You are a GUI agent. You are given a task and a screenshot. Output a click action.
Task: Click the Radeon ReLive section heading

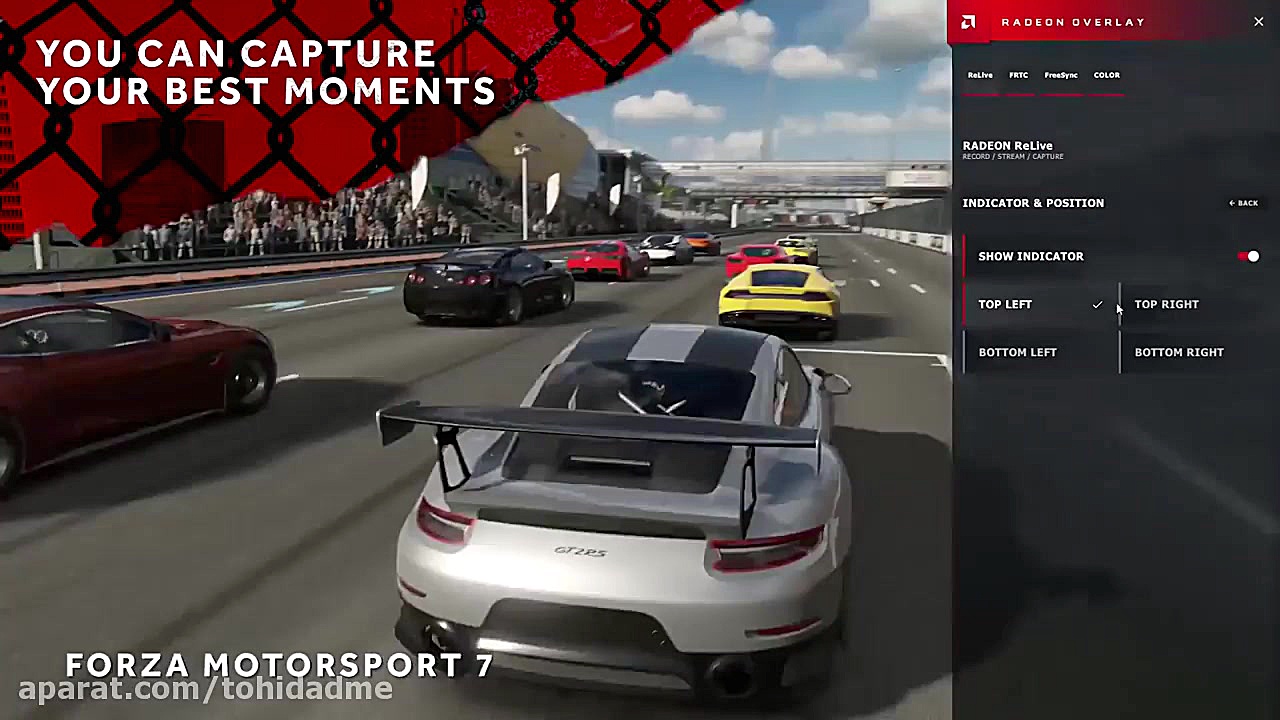[1007, 145]
